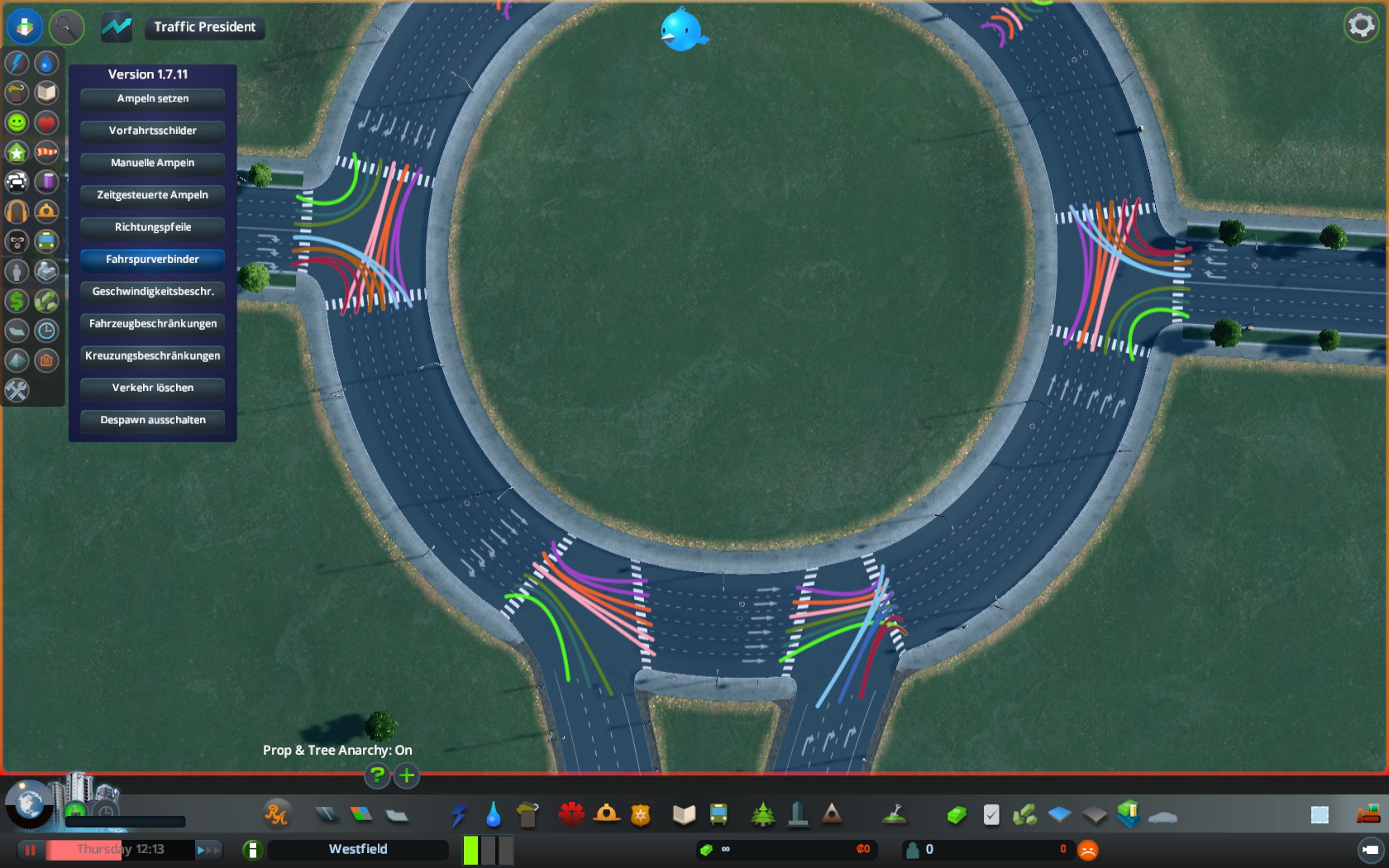Click the Traffic President title button

point(204,27)
